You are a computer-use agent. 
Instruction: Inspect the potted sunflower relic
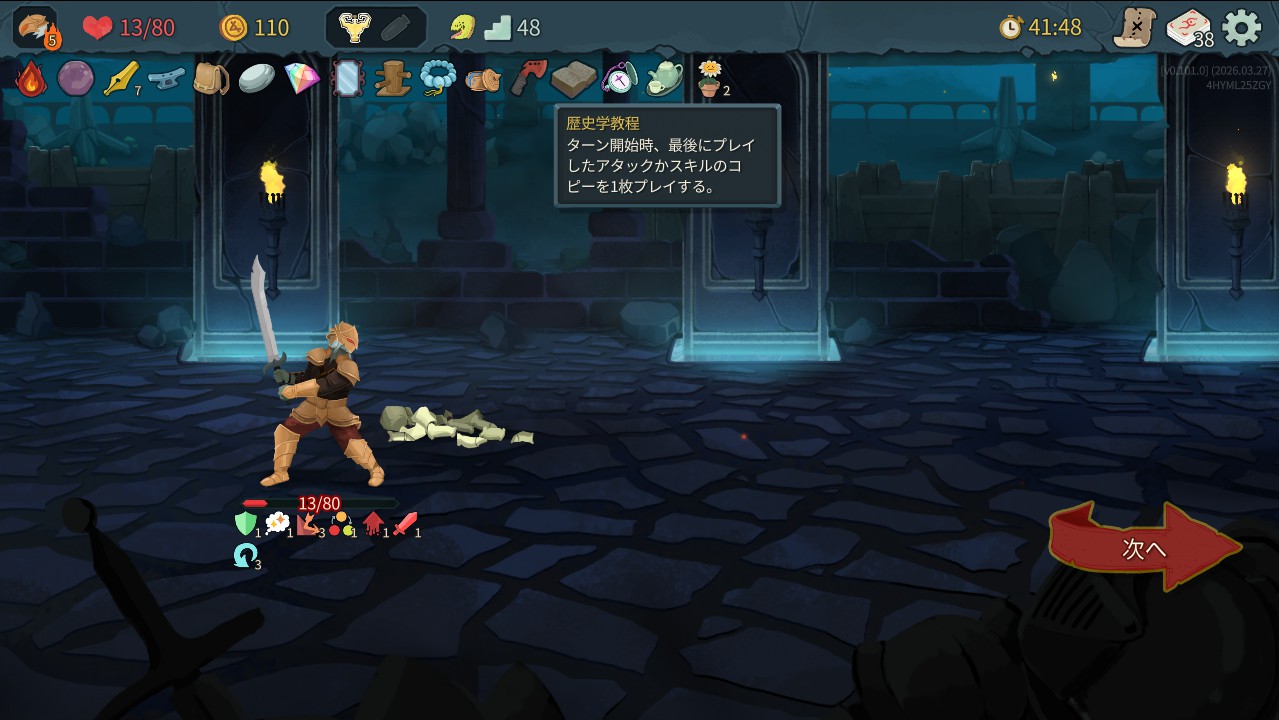coord(709,78)
